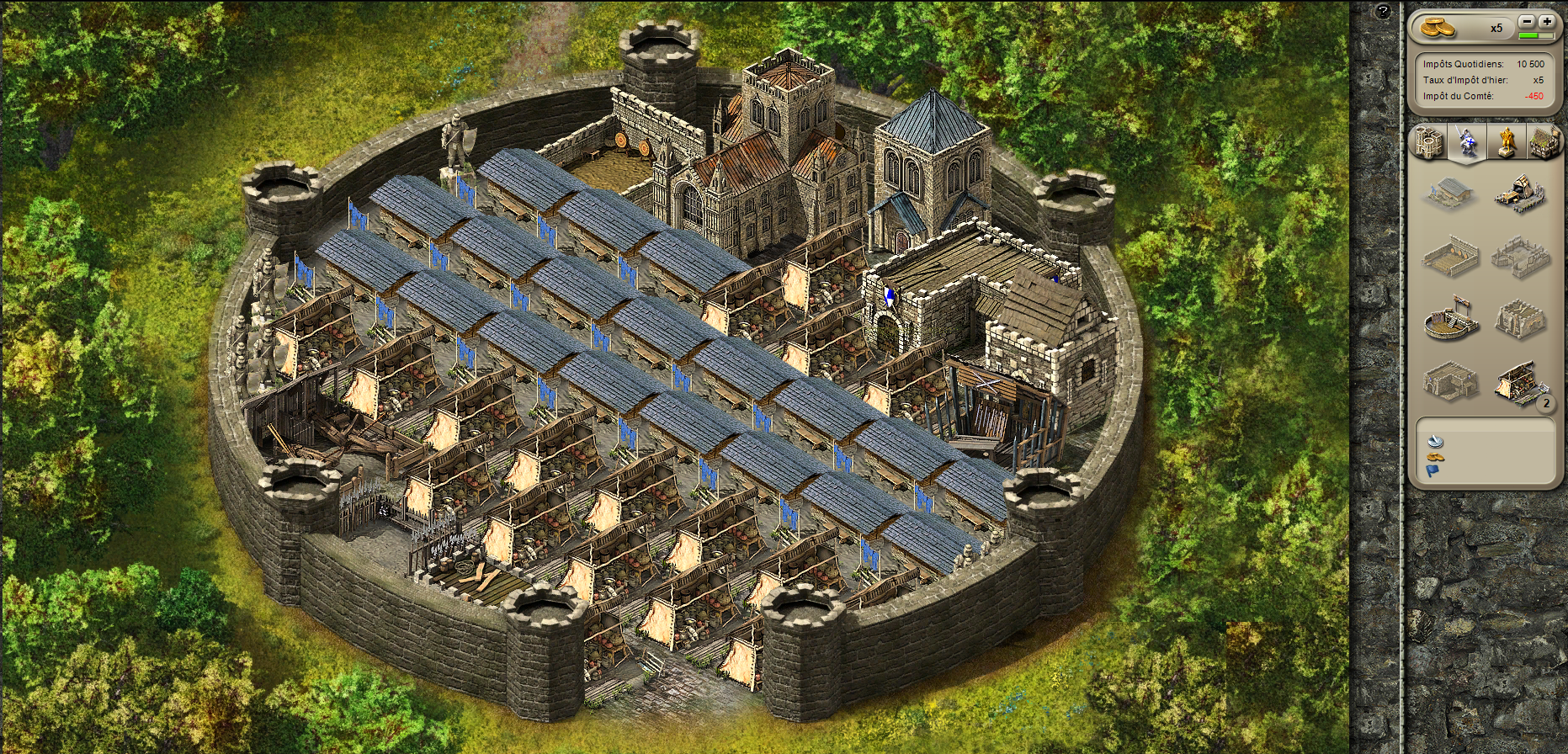Image resolution: width=1568 pixels, height=754 pixels.
Task: Select the knight military buildings tab
Action: 1467,142
